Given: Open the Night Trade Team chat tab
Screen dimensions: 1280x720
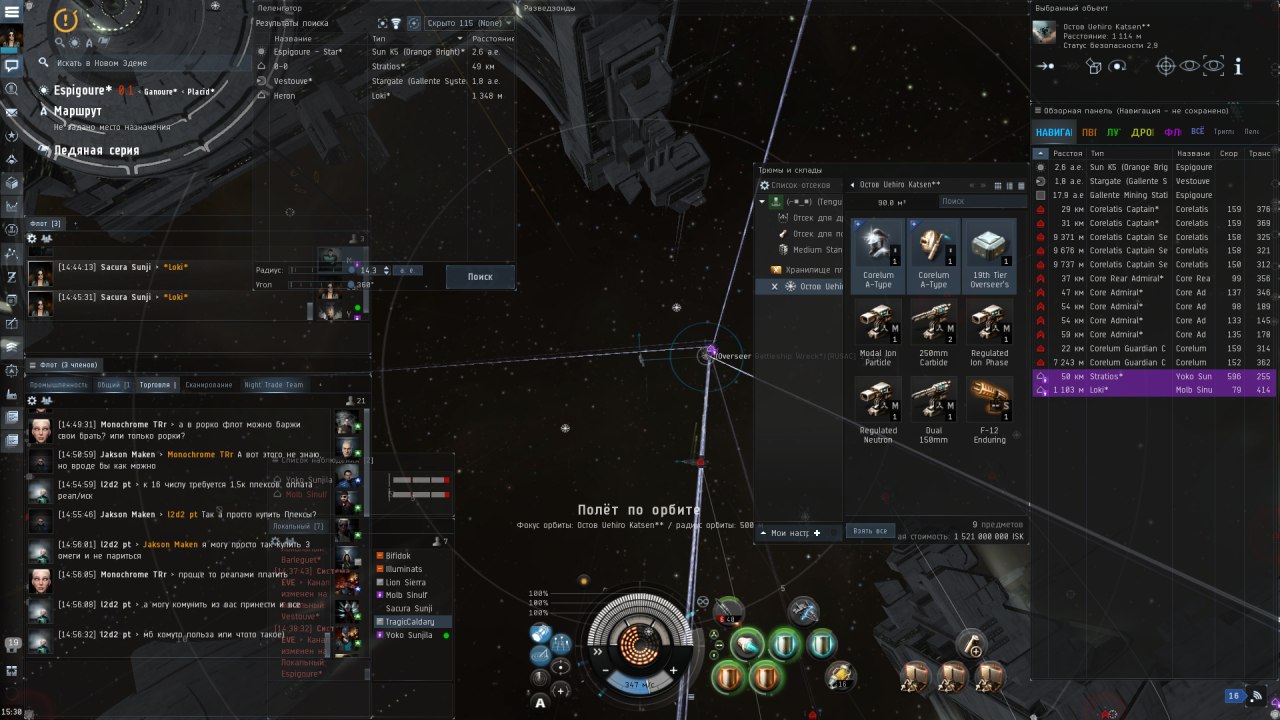Looking at the screenshot, I should click(273, 385).
